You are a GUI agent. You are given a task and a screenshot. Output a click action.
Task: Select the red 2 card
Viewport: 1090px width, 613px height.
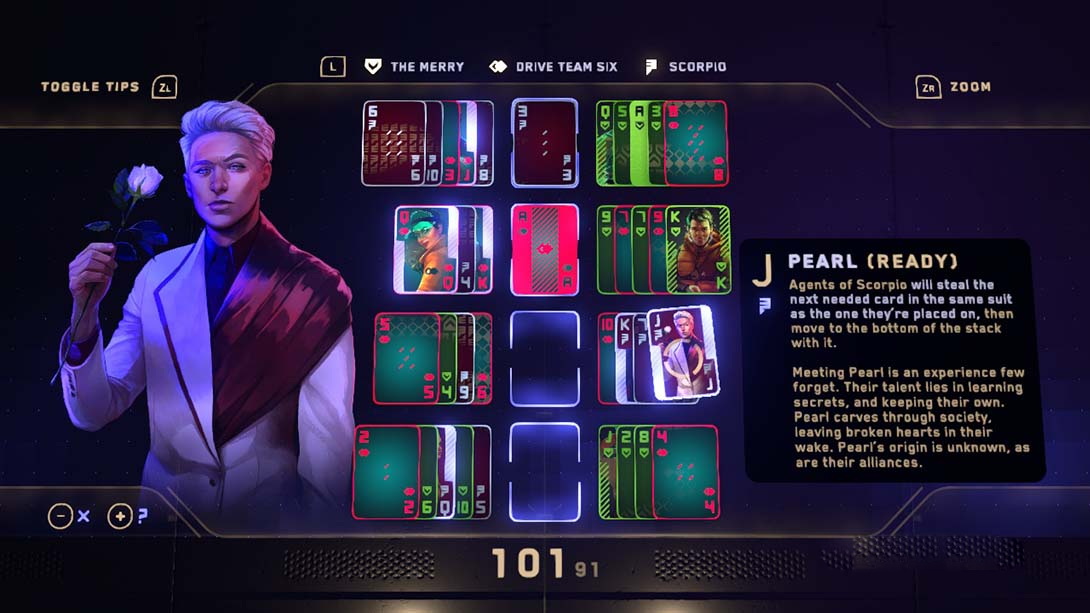click(x=385, y=472)
